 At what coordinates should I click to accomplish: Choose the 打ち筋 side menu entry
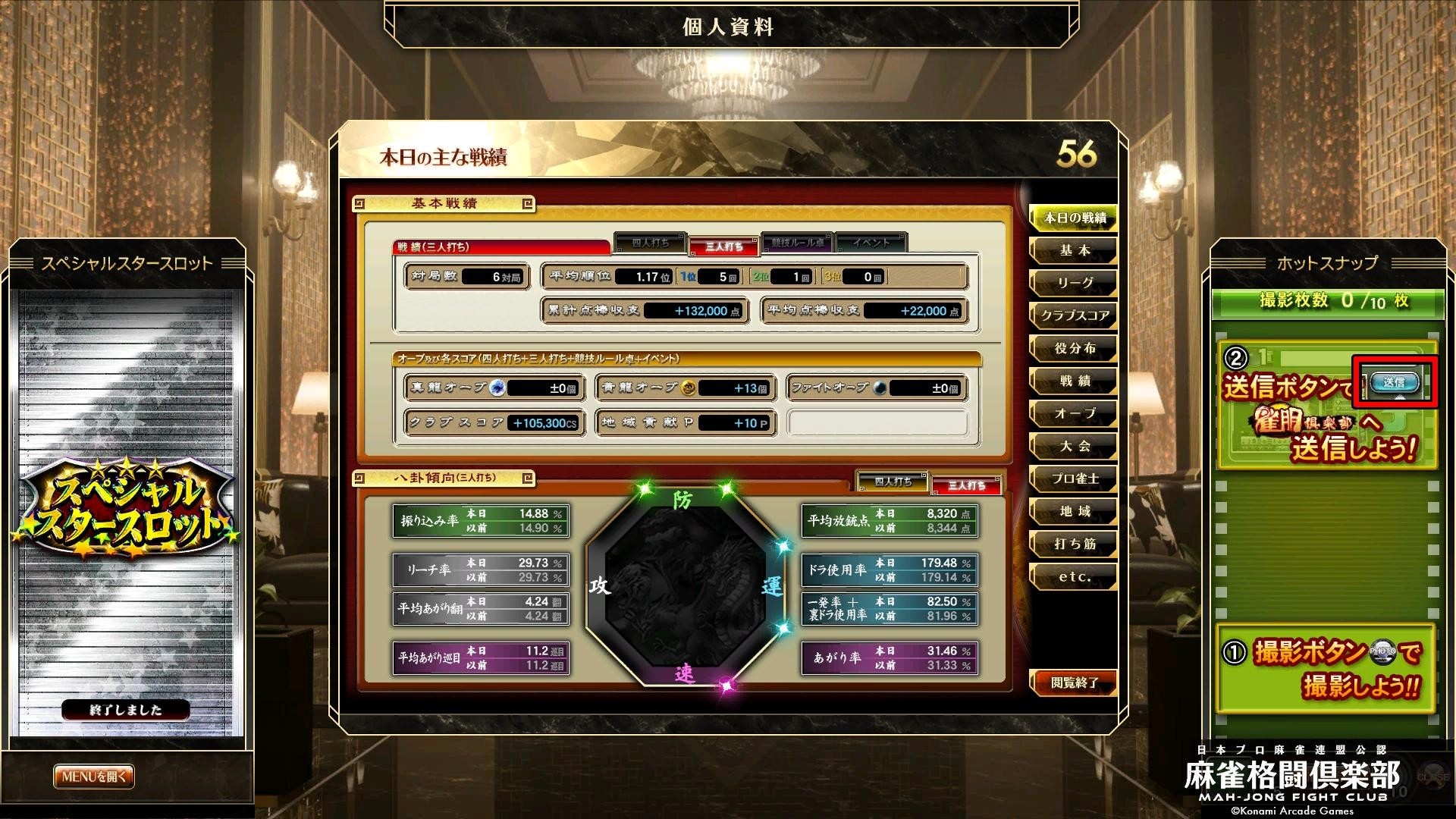point(1074,544)
